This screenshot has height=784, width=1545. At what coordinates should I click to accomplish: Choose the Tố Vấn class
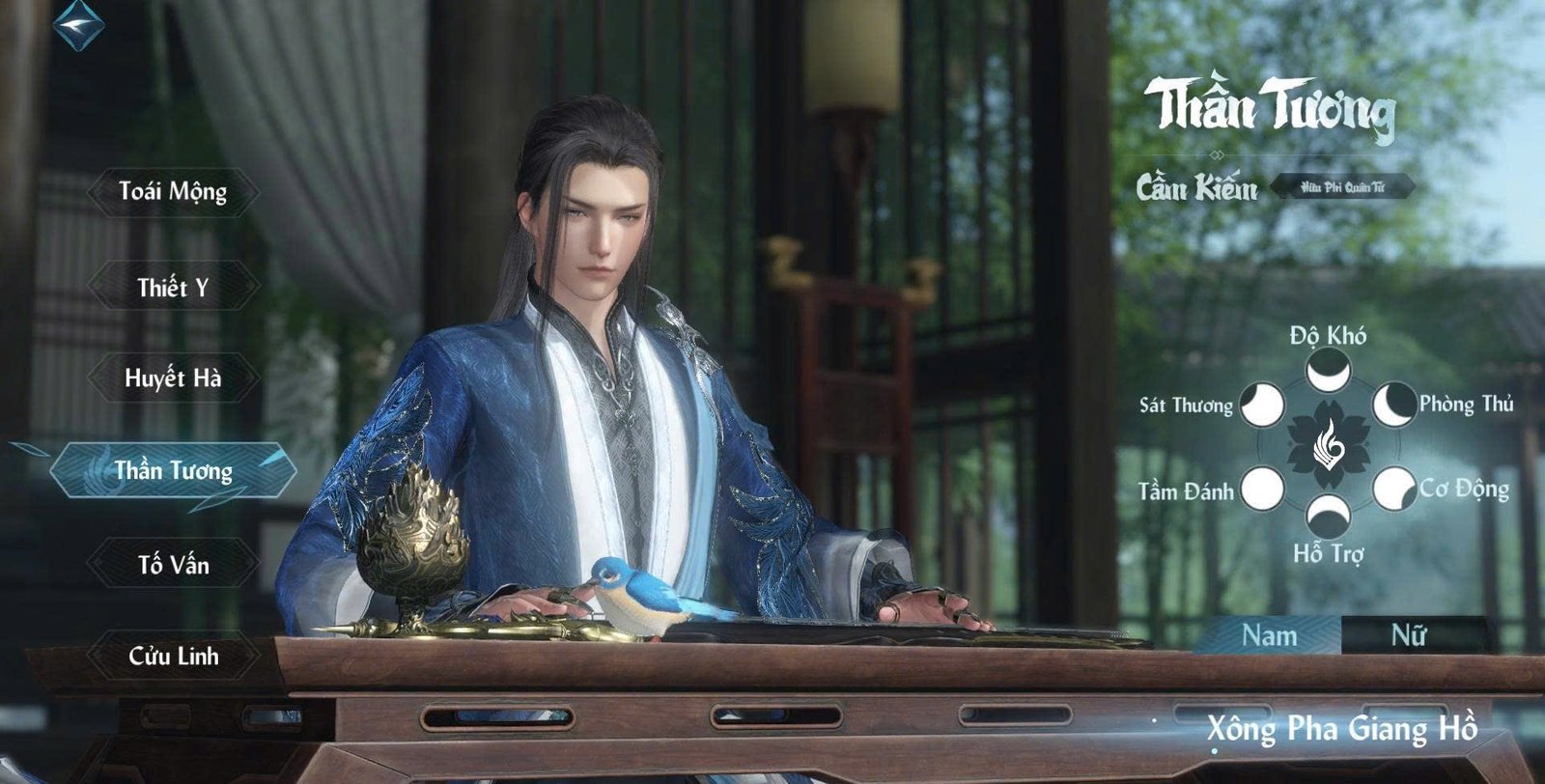173,564
